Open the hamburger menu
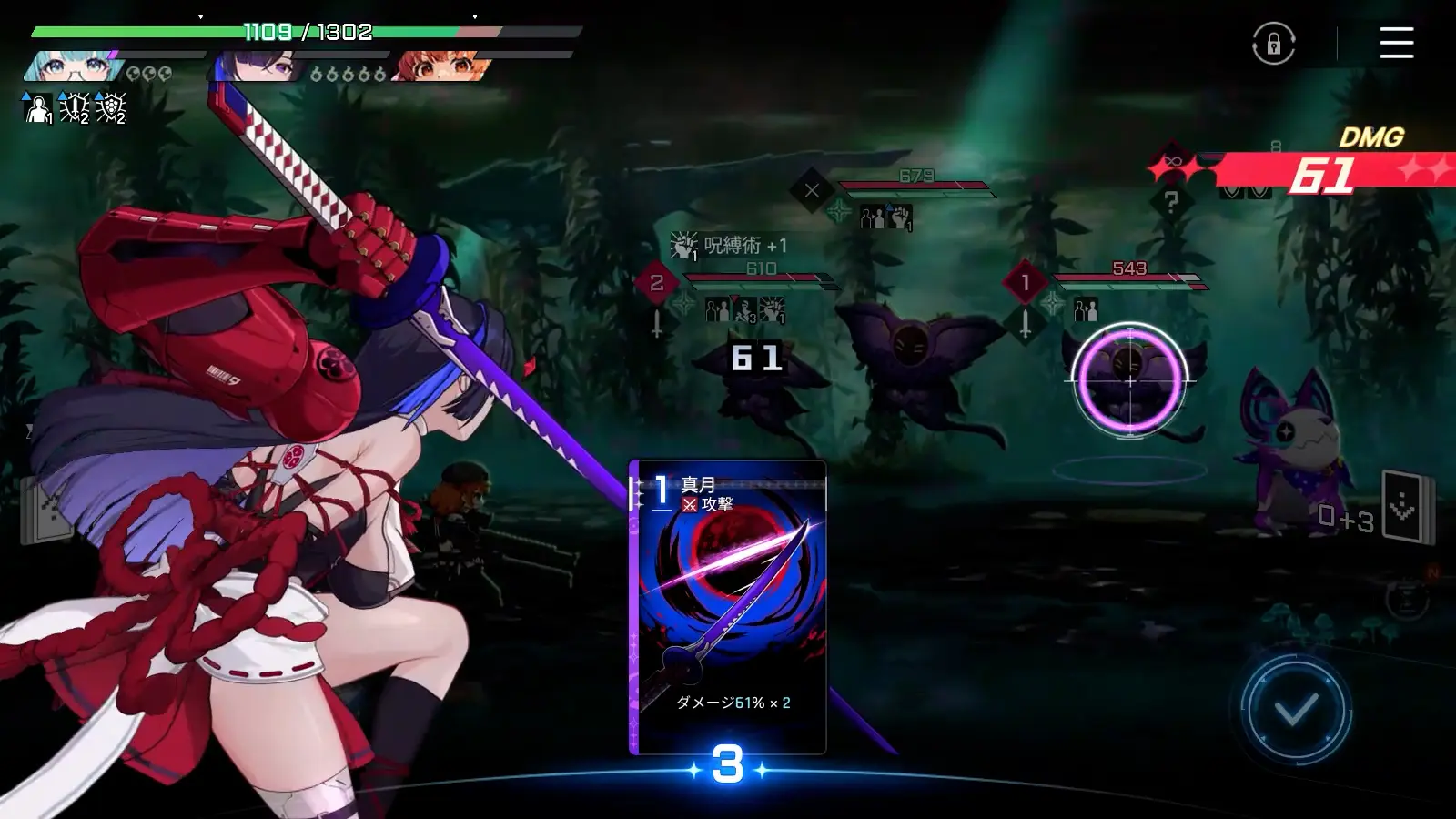The width and height of the screenshot is (1456, 819). [1396, 43]
